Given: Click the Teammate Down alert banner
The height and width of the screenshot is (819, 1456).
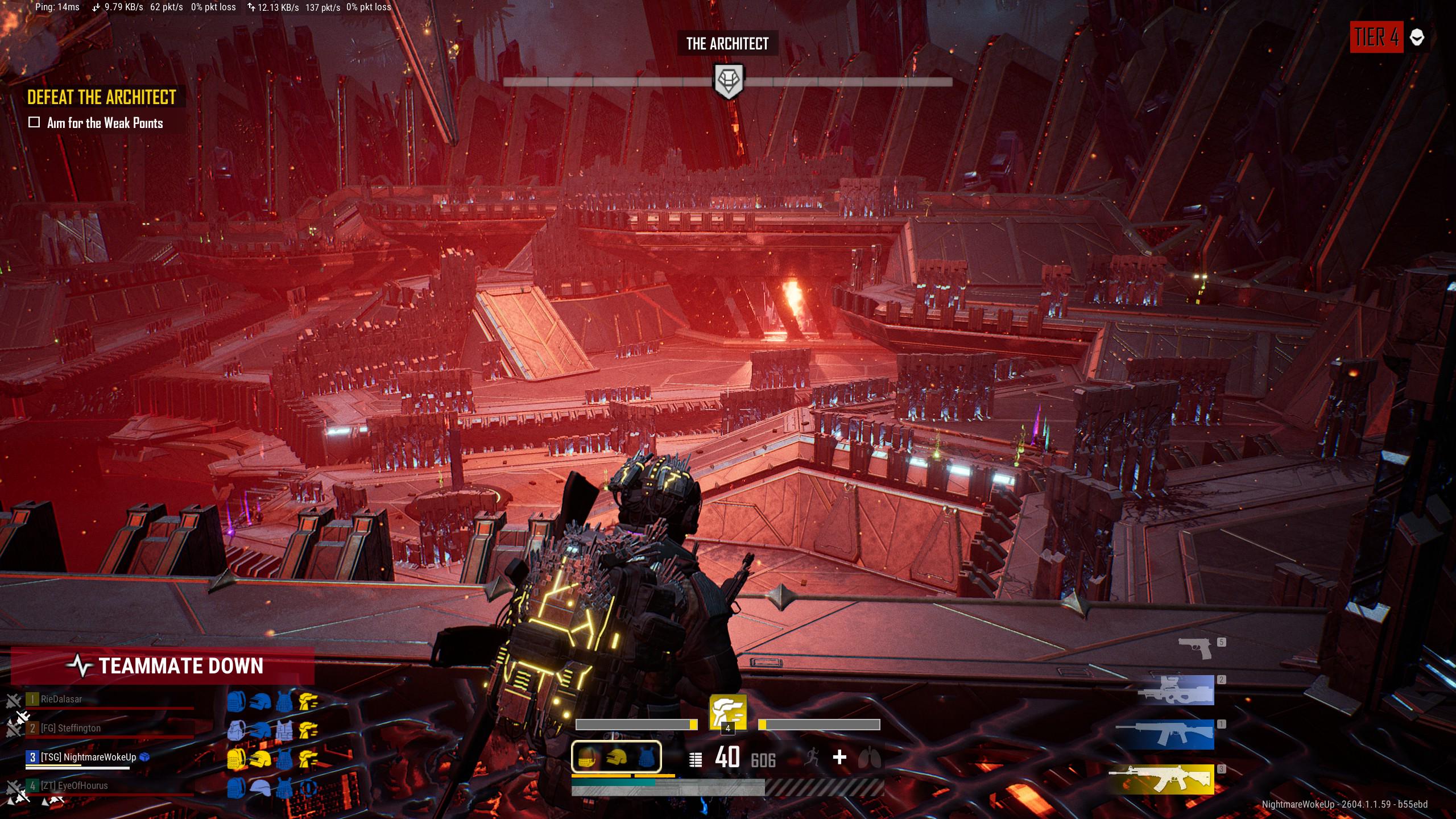Looking at the screenshot, I should 163,665.
